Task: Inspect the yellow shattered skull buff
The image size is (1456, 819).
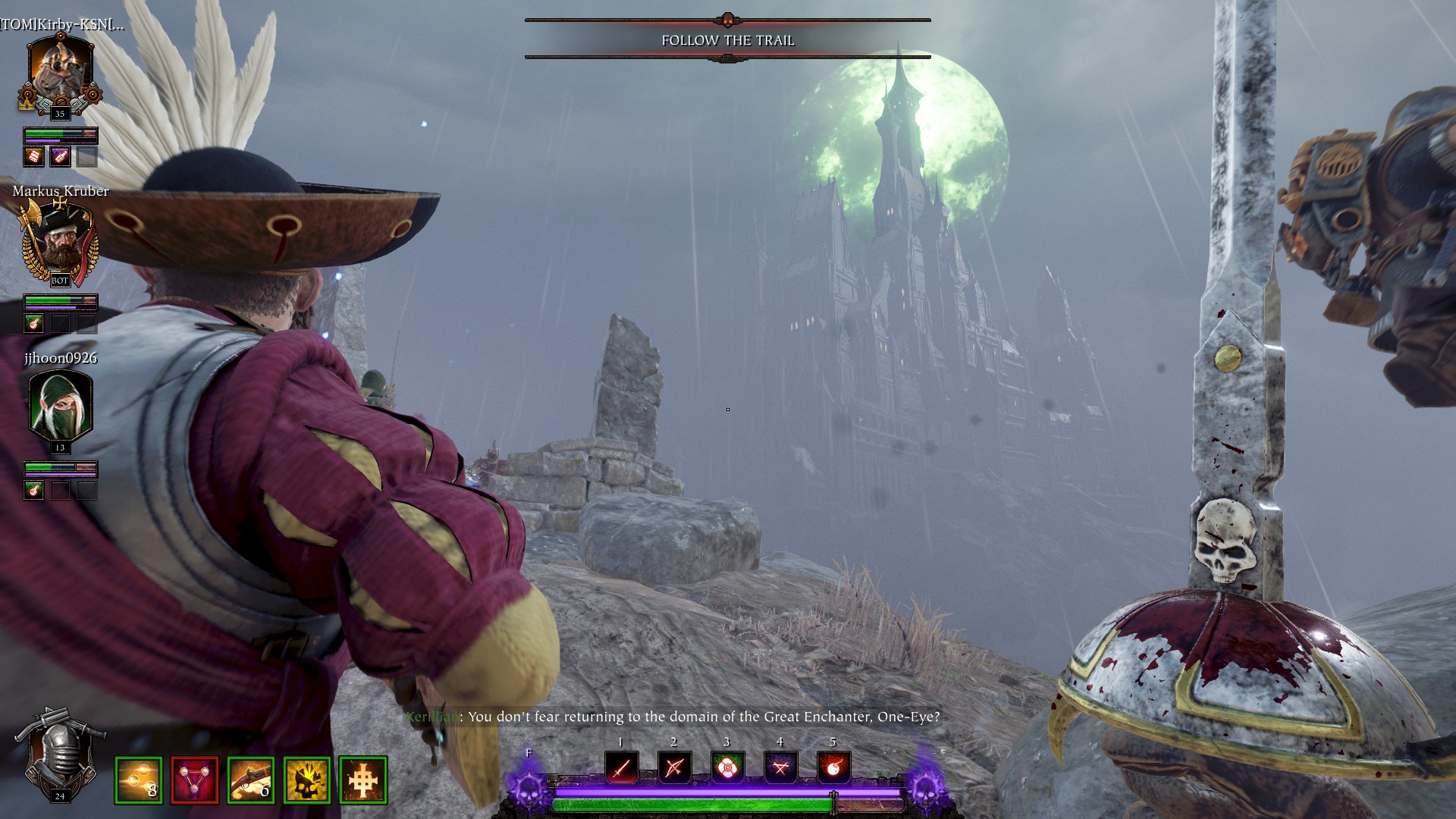Action: click(306, 780)
